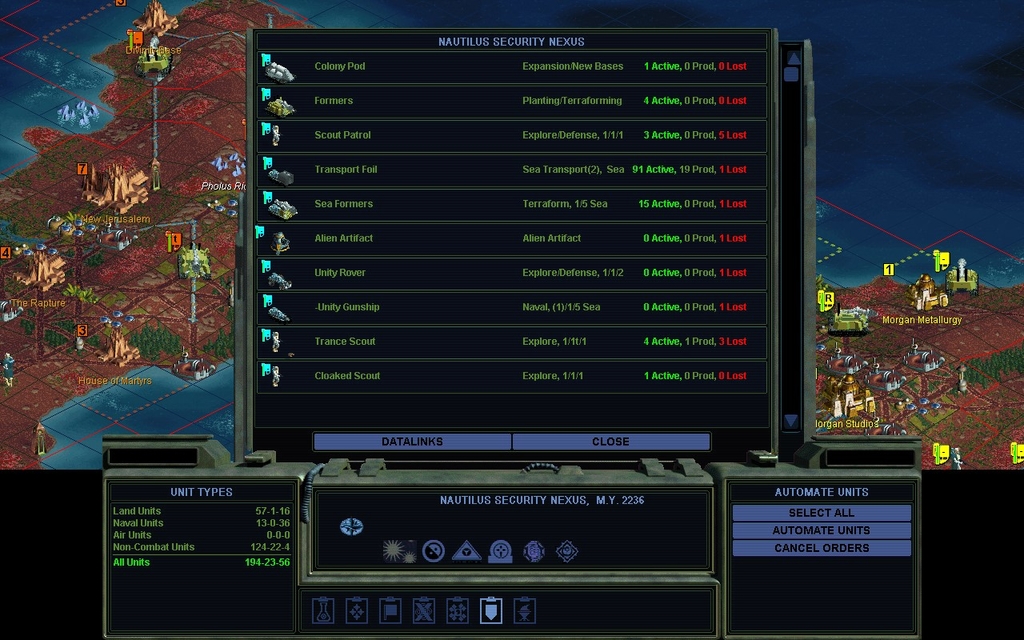Viewport: 1024px width, 640px height.
Task: Pick the Unity Gunship row
Action: click(x=512, y=307)
